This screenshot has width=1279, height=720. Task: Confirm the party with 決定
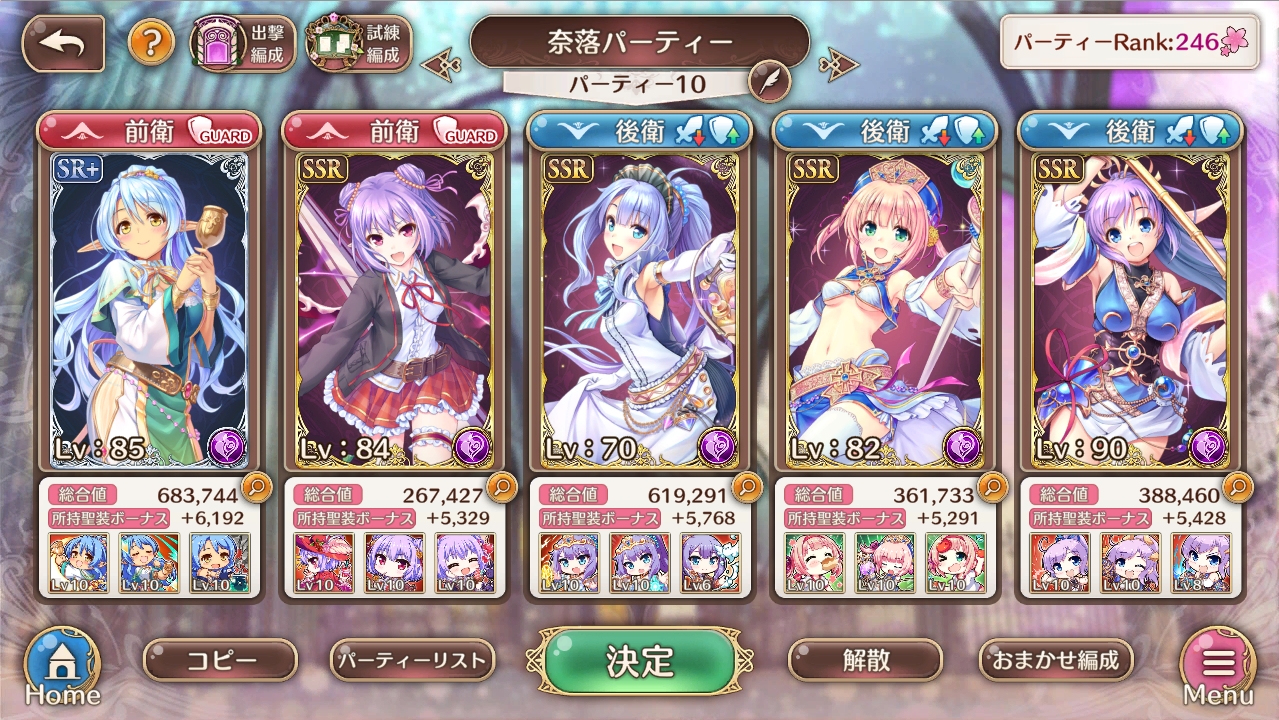point(639,661)
